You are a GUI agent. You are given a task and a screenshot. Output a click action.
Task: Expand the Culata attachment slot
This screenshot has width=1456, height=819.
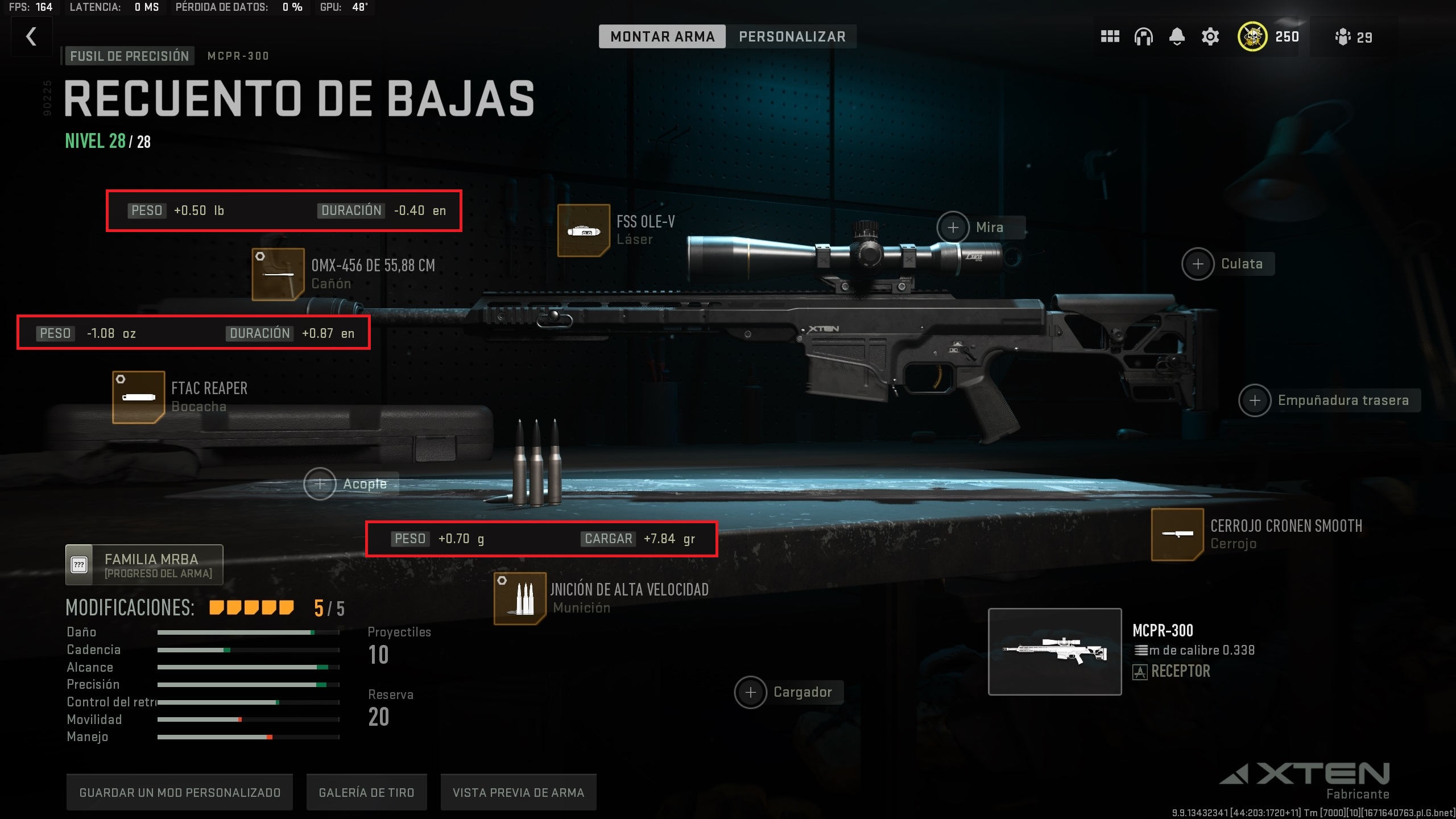click(x=1199, y=263)
